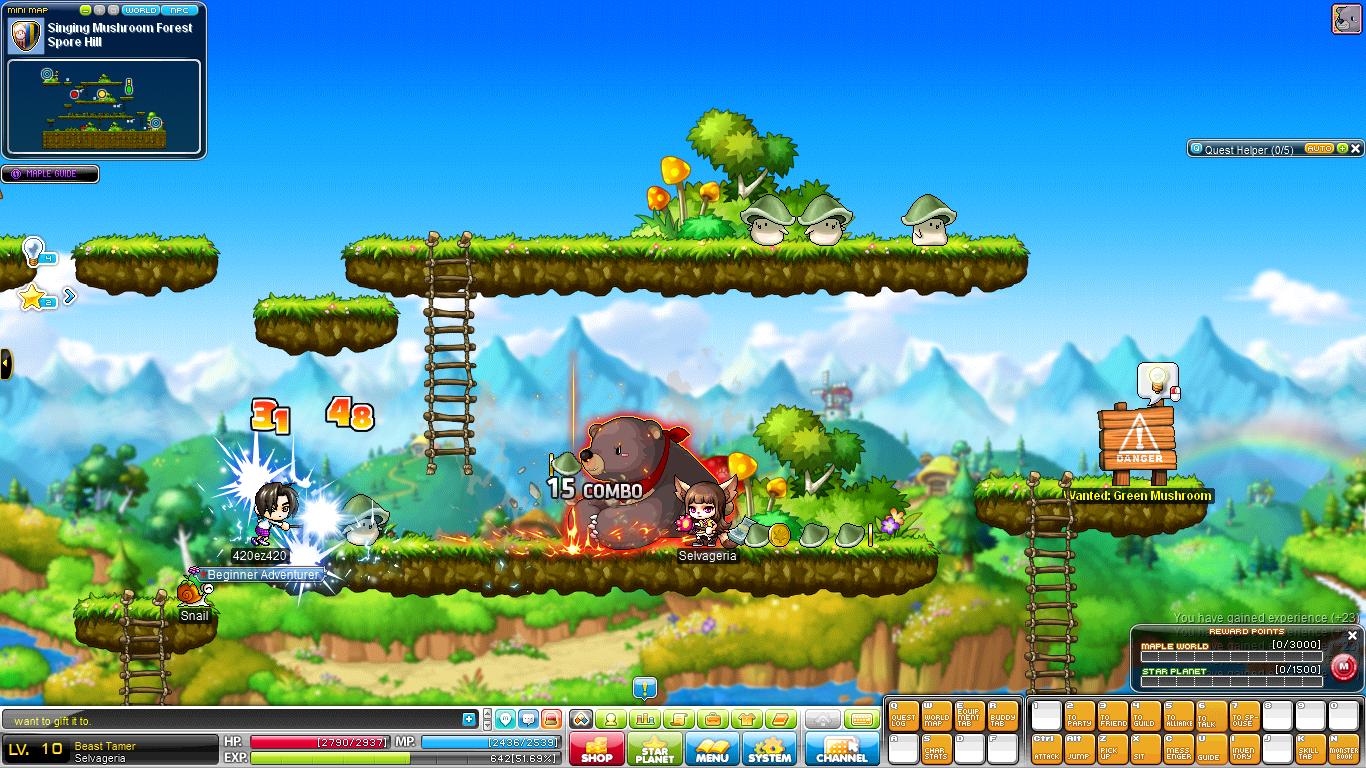Click the Channel selection icon
The height and width of the screenshot is (768, 1366).
841,750
